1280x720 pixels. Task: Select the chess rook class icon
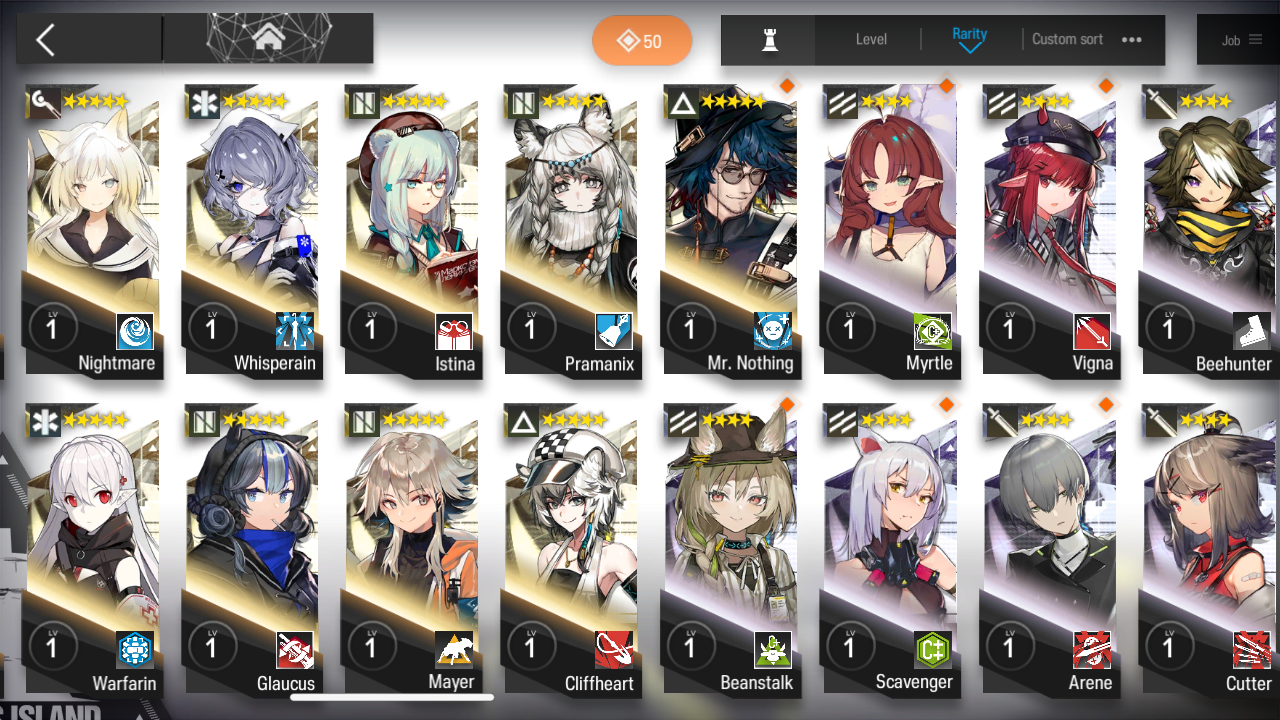[x=769, y=40]
